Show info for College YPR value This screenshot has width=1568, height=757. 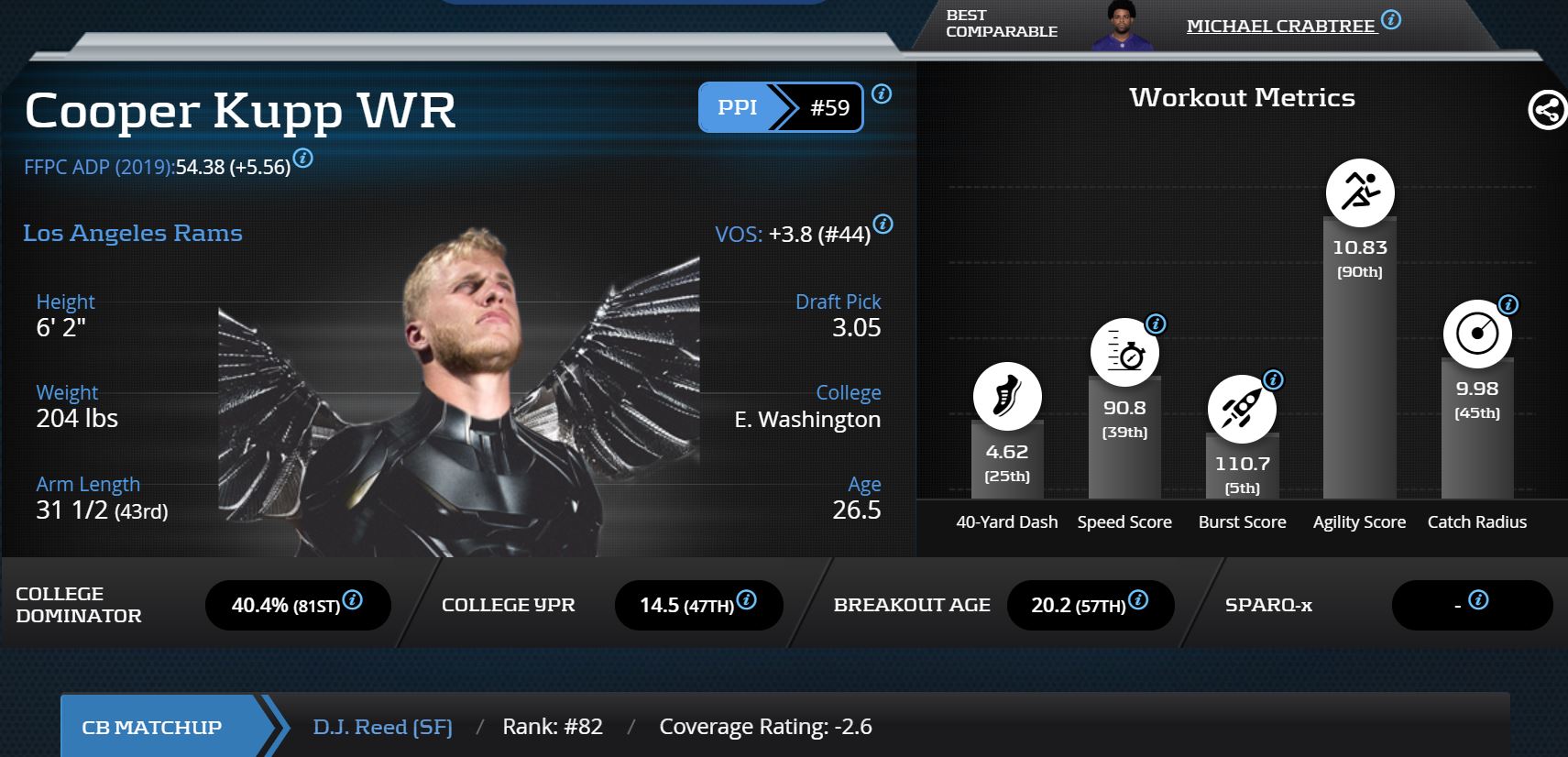coord(747,599)
